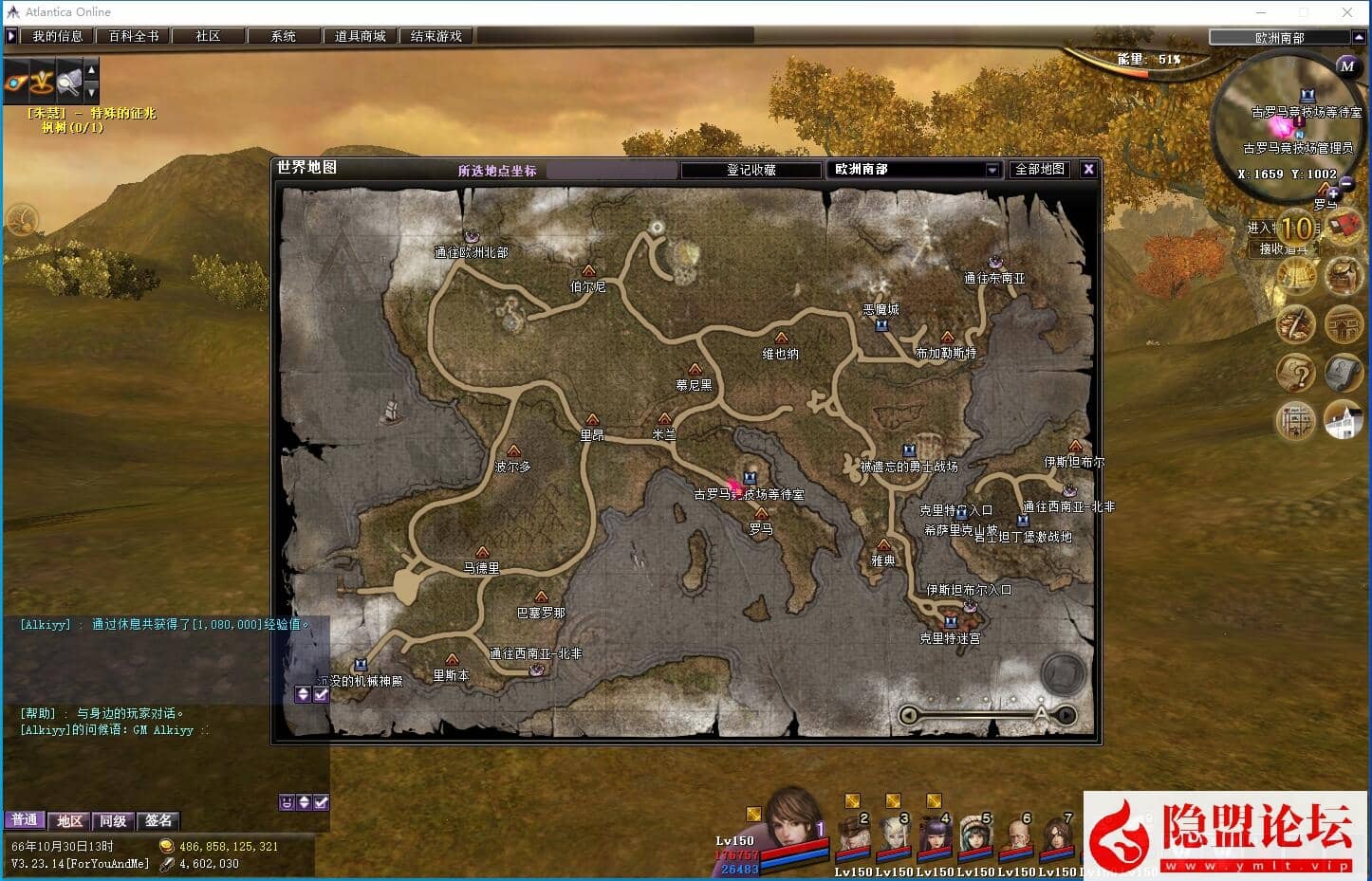
Task: Open the 道具商城 item shop
Action: pyautogui.click(x=360, y=36)
